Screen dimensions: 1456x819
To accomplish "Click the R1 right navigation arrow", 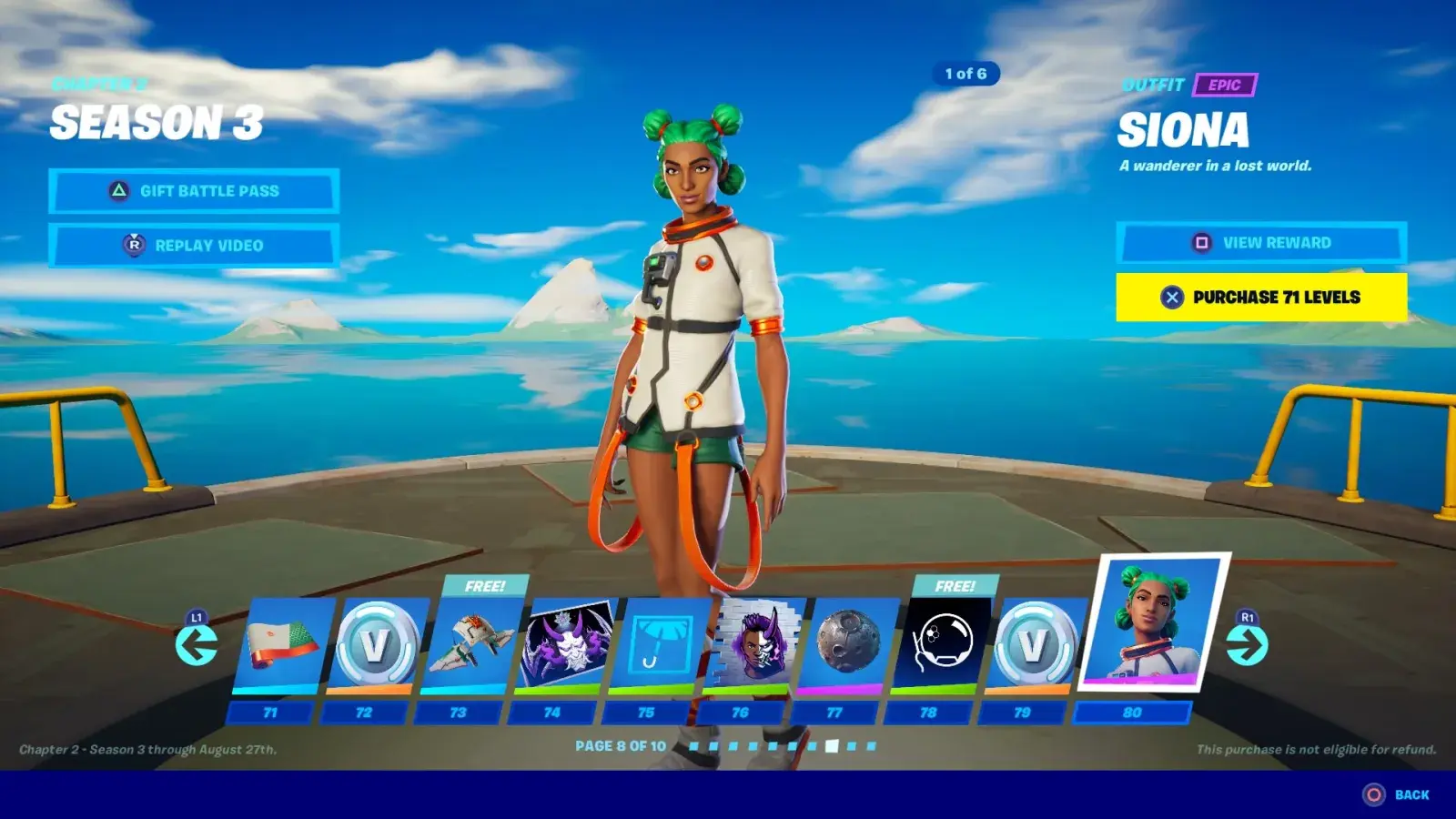I will pyautogui.click(x=1249, y=646).
